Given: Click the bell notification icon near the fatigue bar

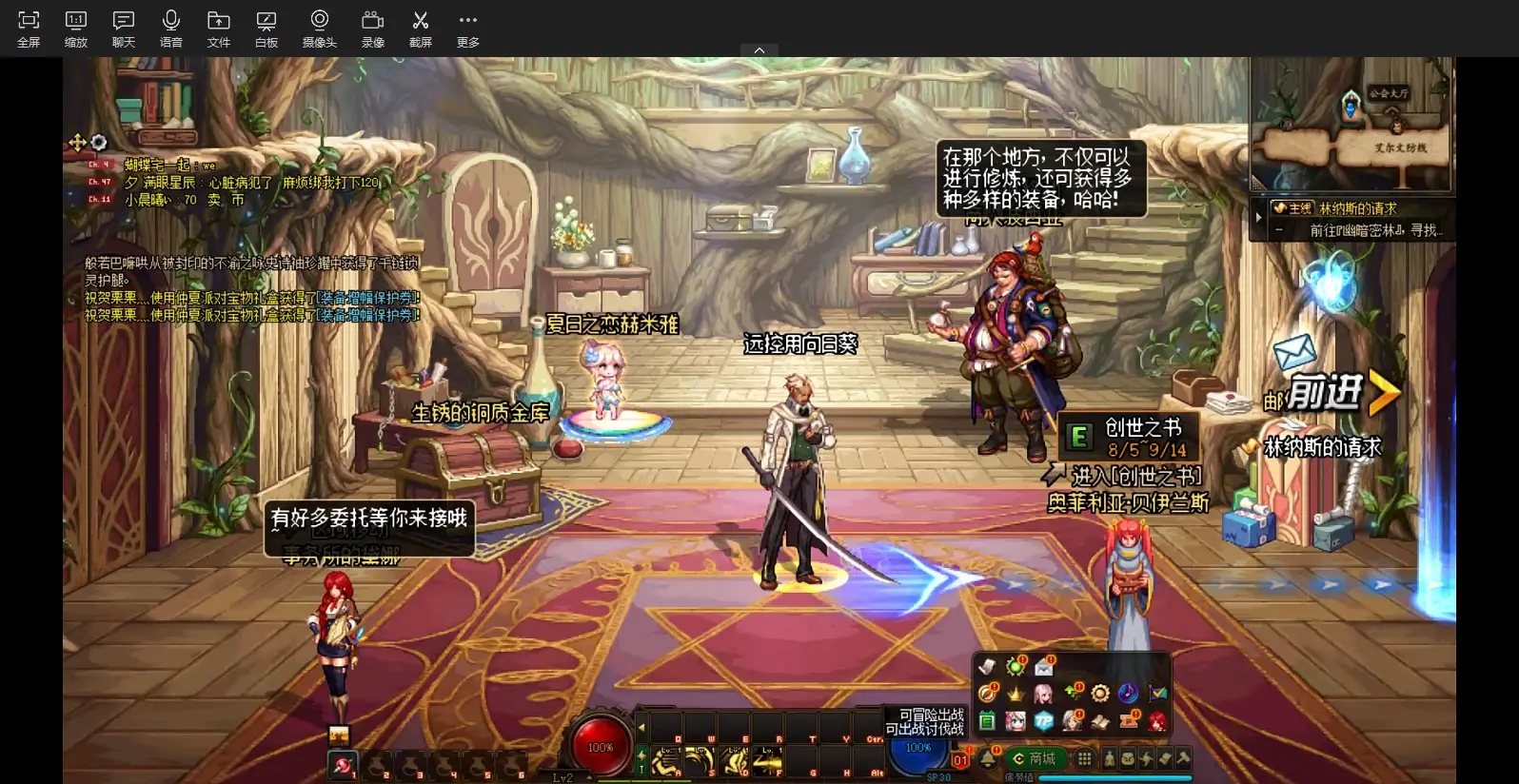Looking at the screenshot, I should [x=989, y=756].
